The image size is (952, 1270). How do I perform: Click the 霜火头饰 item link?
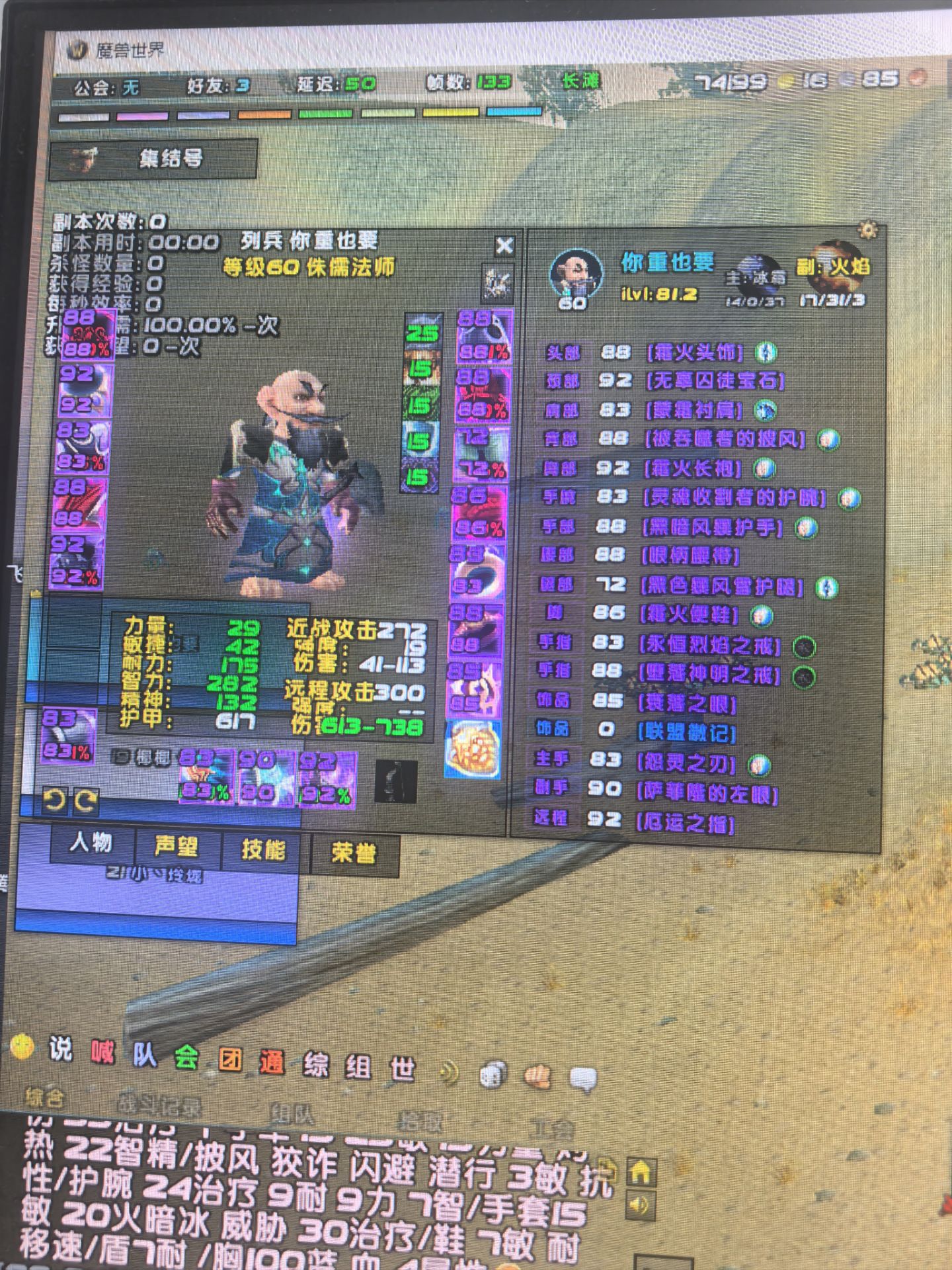(x=695, y=353)
